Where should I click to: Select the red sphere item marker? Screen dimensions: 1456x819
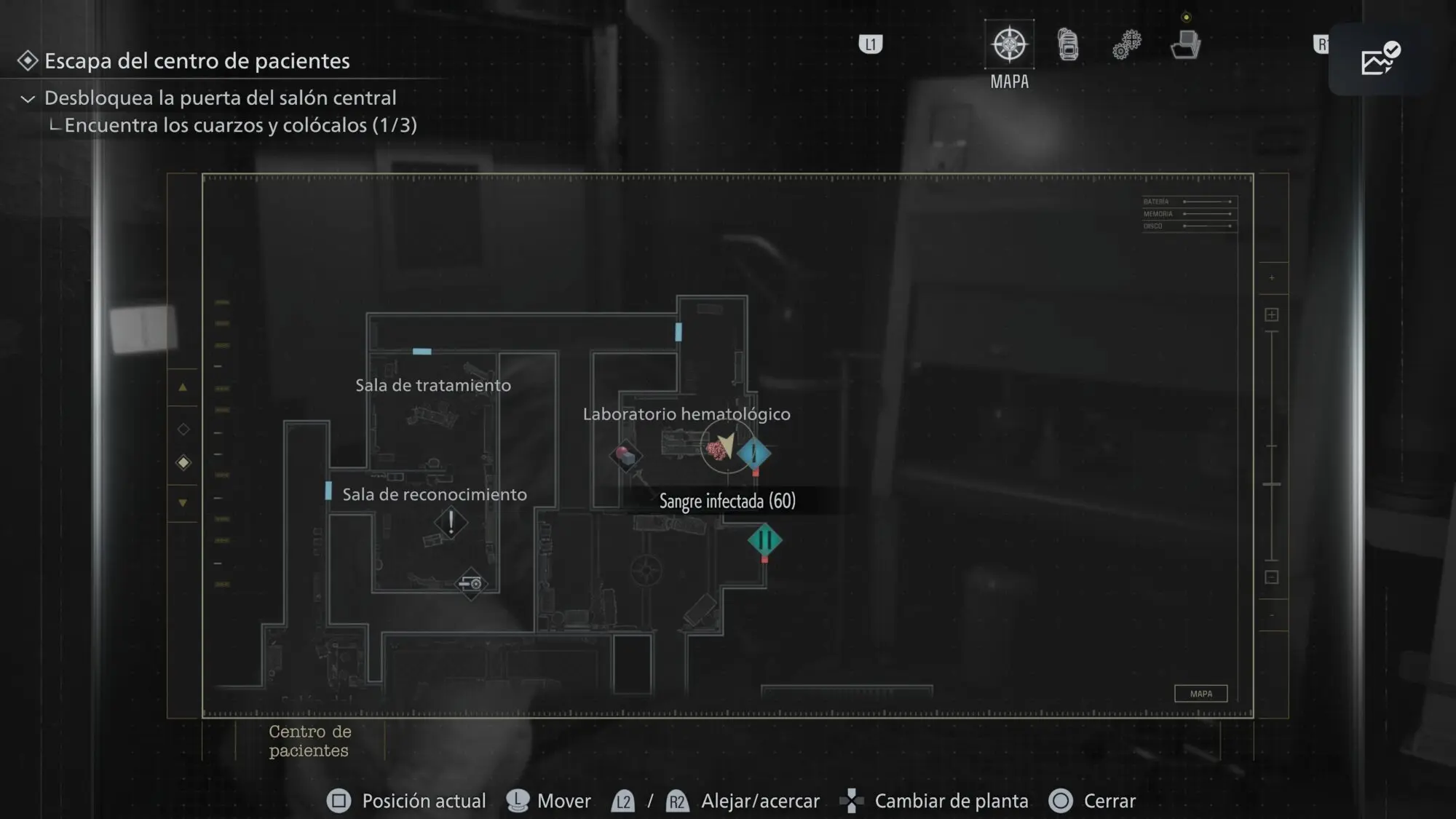(x=625, y=456)
